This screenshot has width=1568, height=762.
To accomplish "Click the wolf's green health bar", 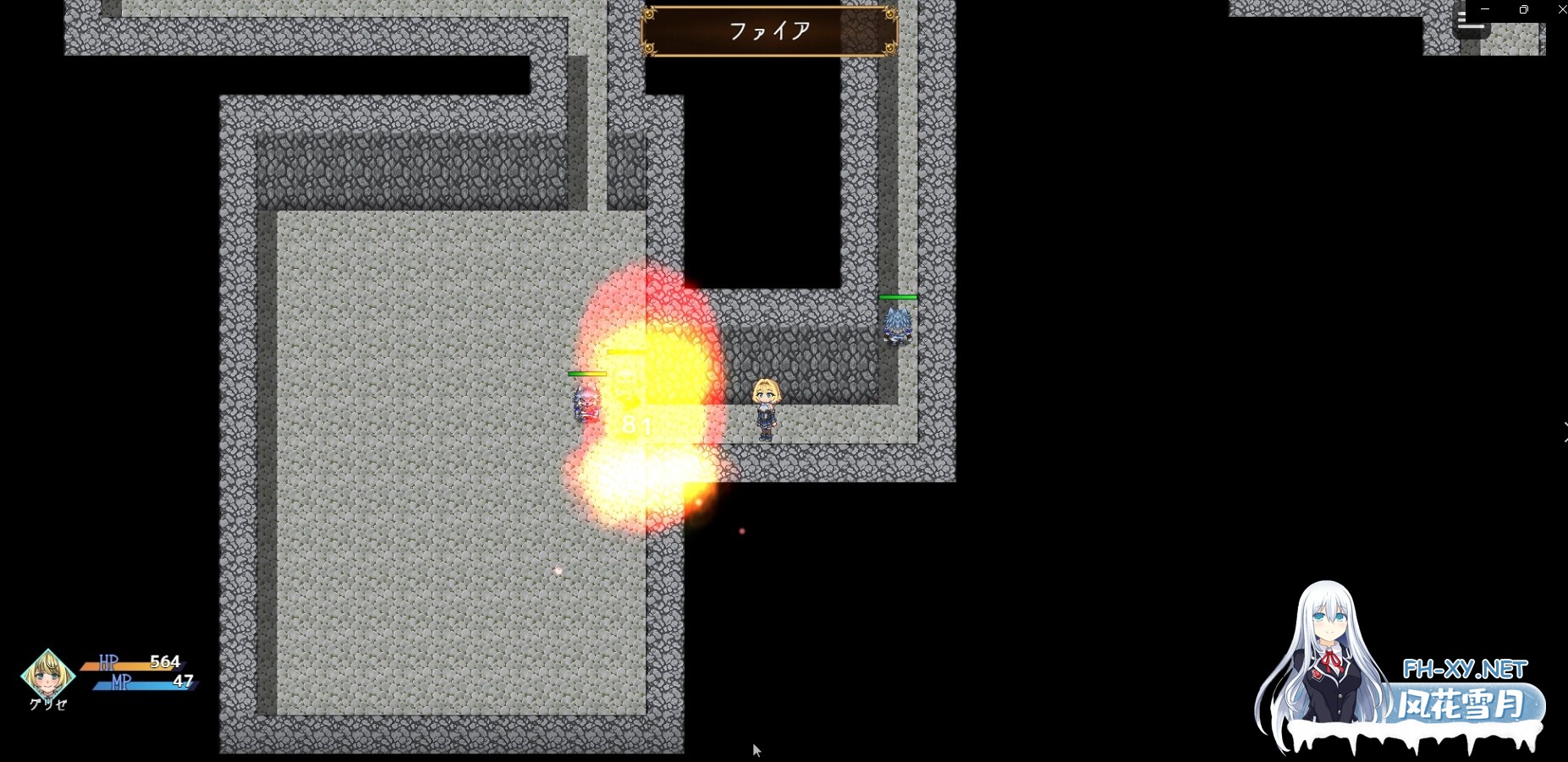I will pos(899,297).
